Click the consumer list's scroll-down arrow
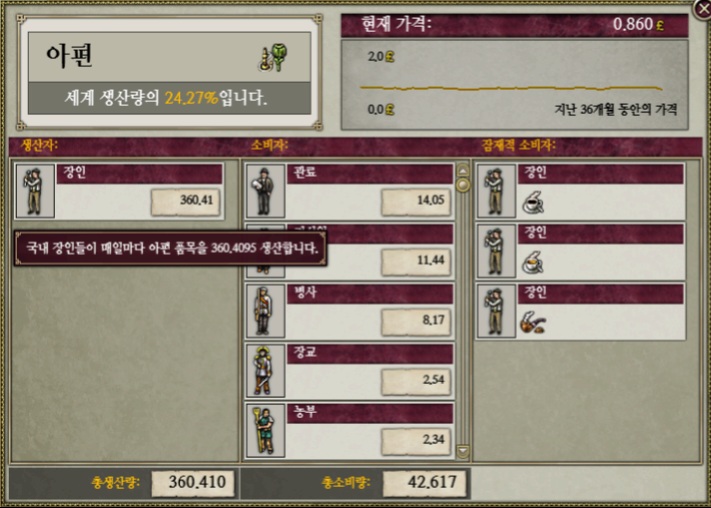 pos(462,453)
